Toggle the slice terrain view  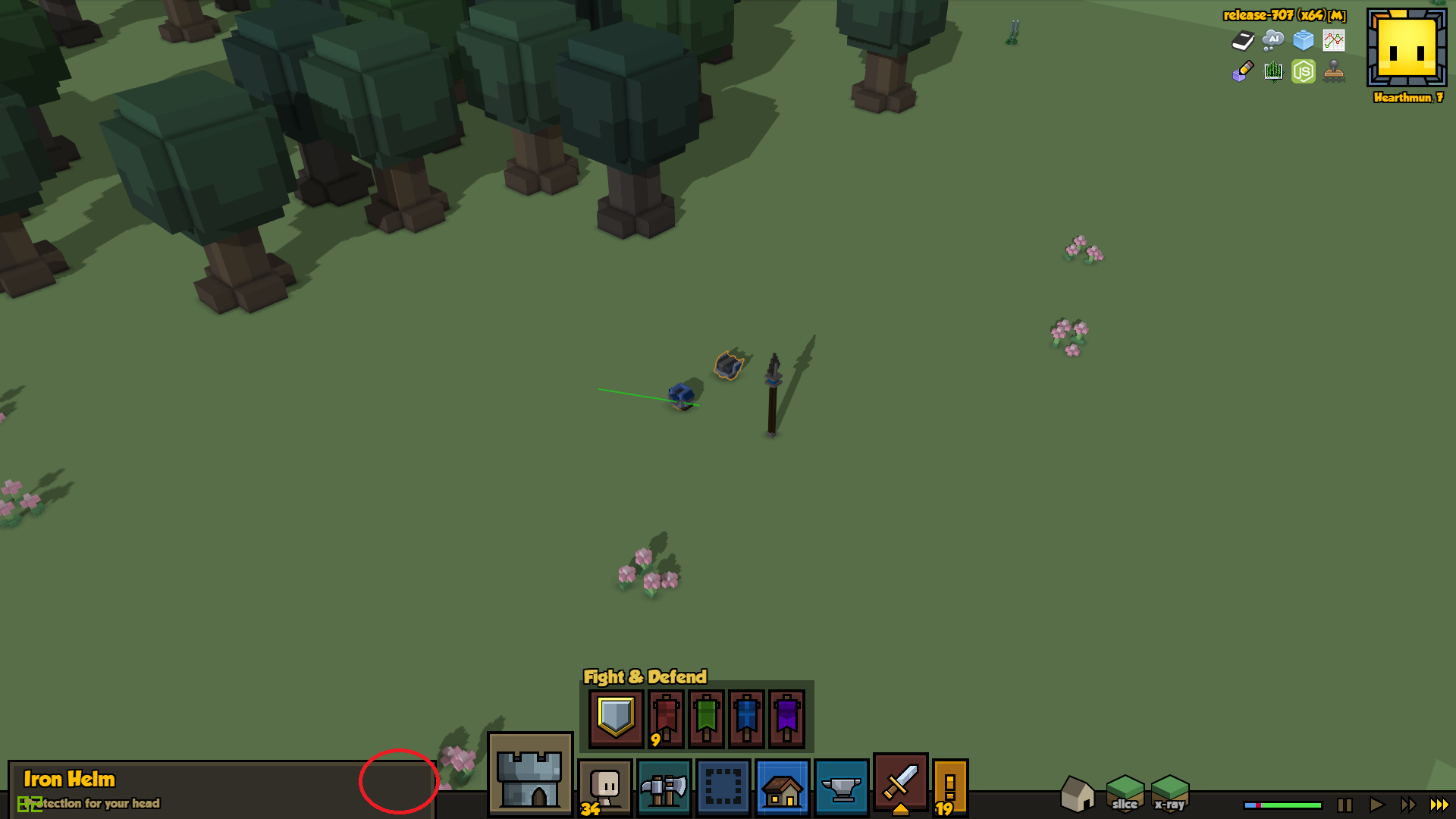coord(1125,793)
